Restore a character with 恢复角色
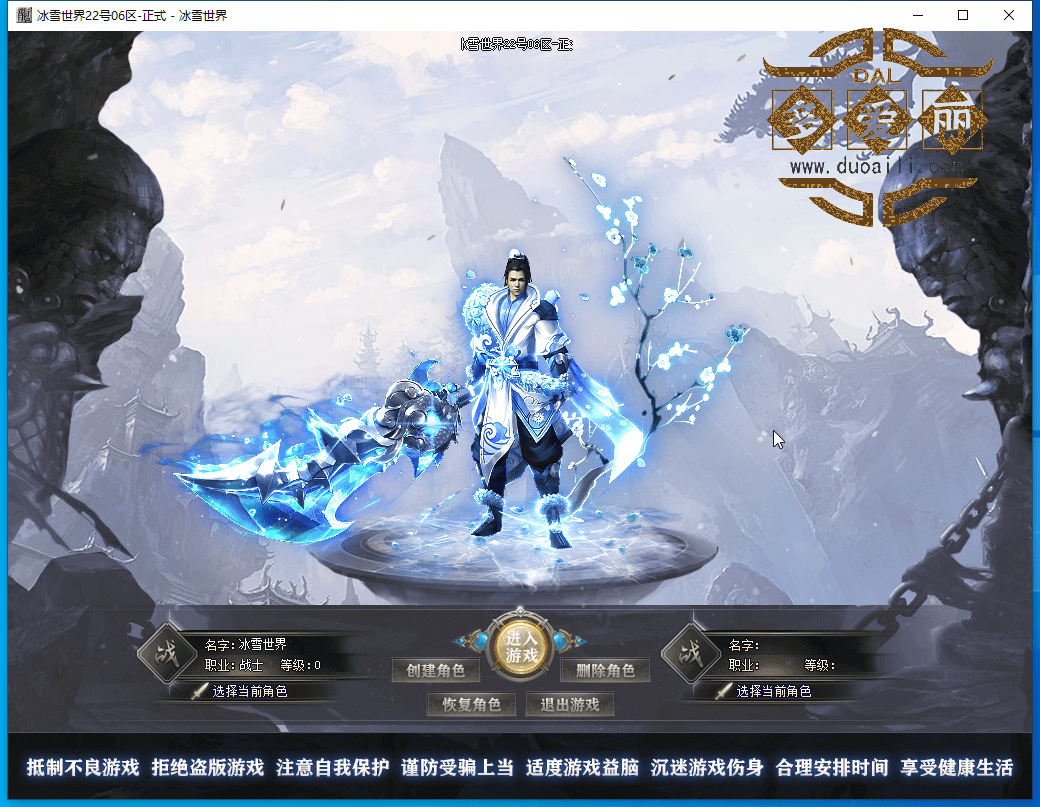Screen dimensions: 1040x807 pyautogui.click(x=471, y=704)
